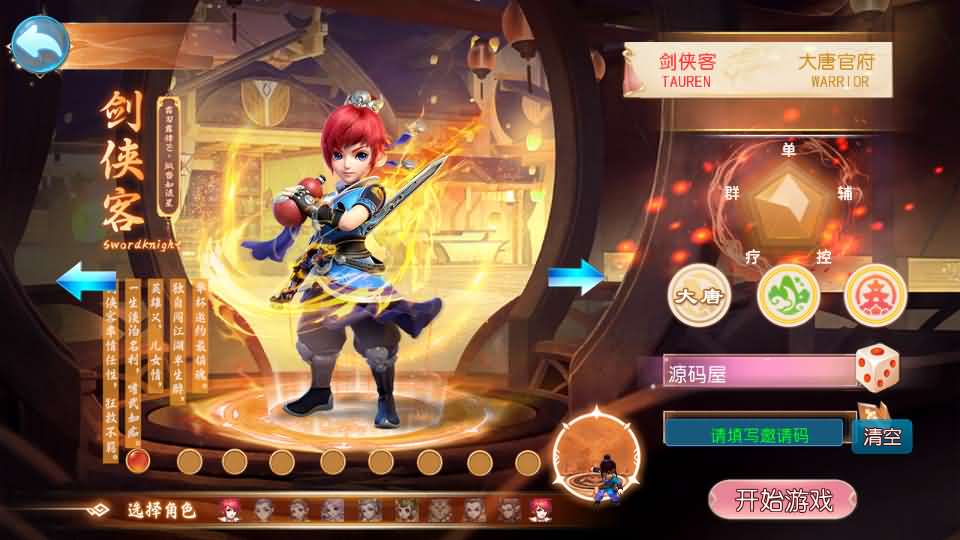Start the game with 开始游戏

783,500
